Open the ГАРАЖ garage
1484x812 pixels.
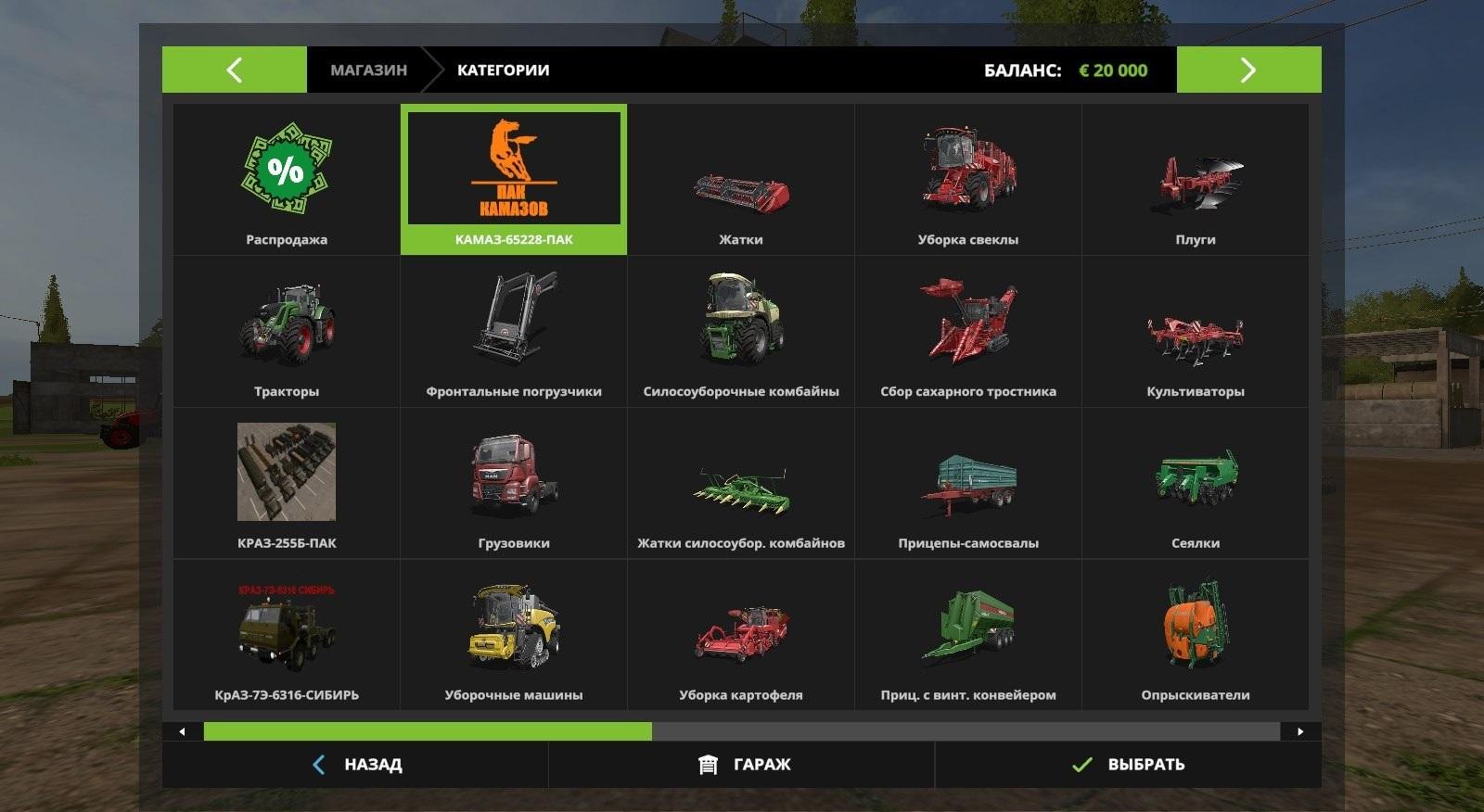click(x=743, y=765)
